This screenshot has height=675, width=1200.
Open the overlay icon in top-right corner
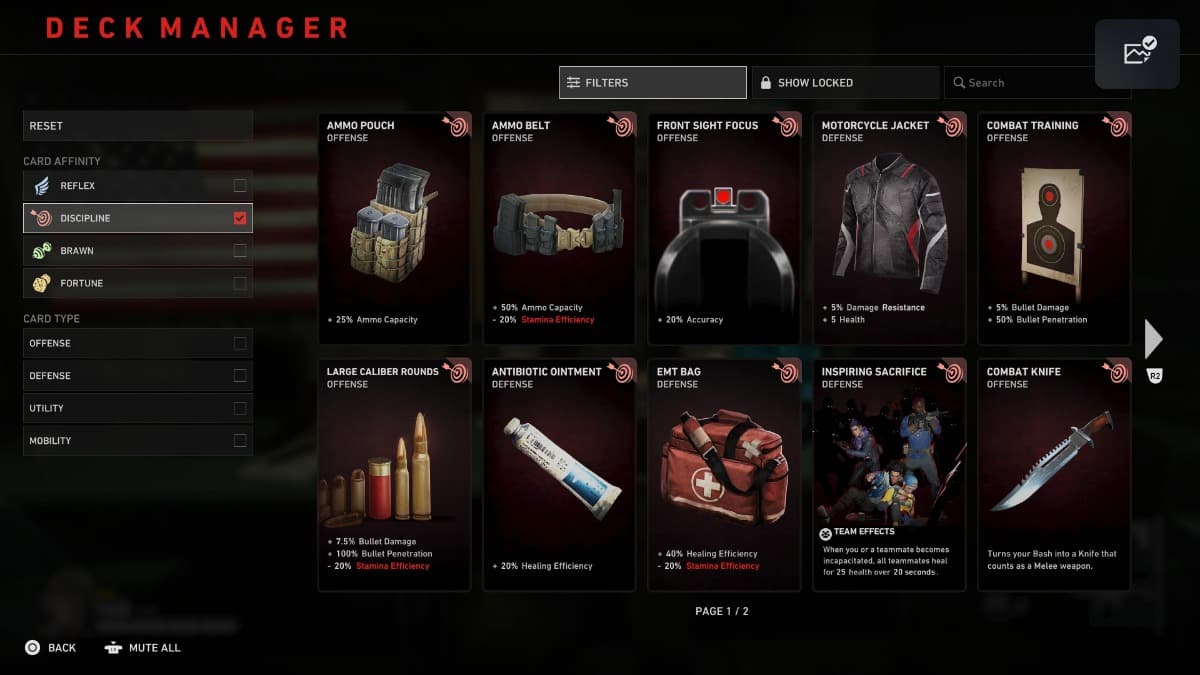(1137, 54)
